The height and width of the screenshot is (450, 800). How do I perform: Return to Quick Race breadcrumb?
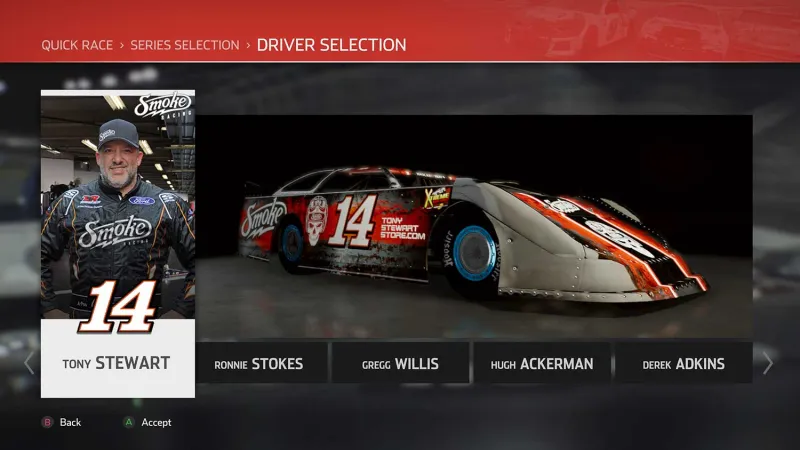[x=76, y=45]
